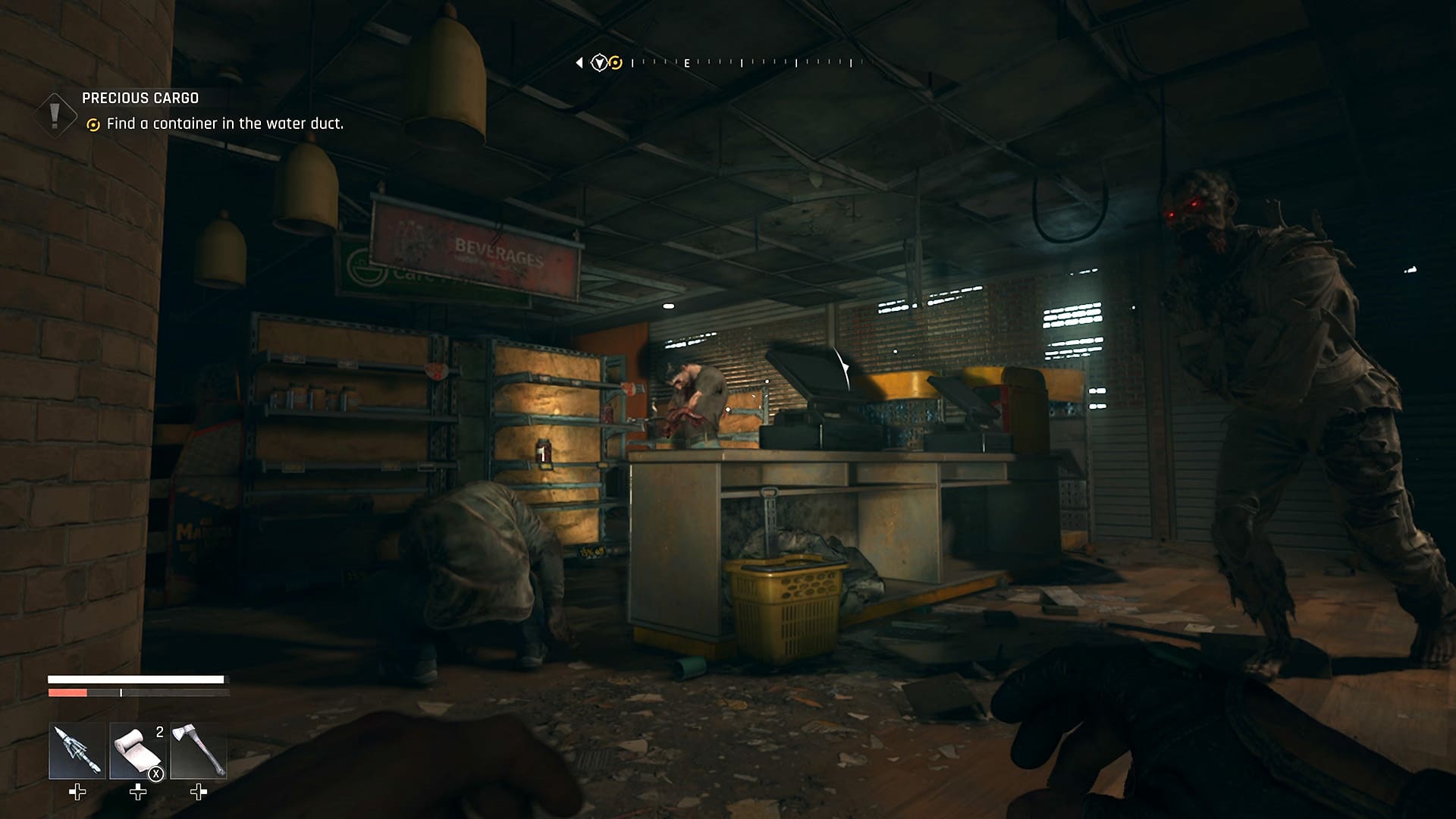This screenshot has height=819, width=1456.
Task: Click the white health bar
Action: [x=136, y=678]
